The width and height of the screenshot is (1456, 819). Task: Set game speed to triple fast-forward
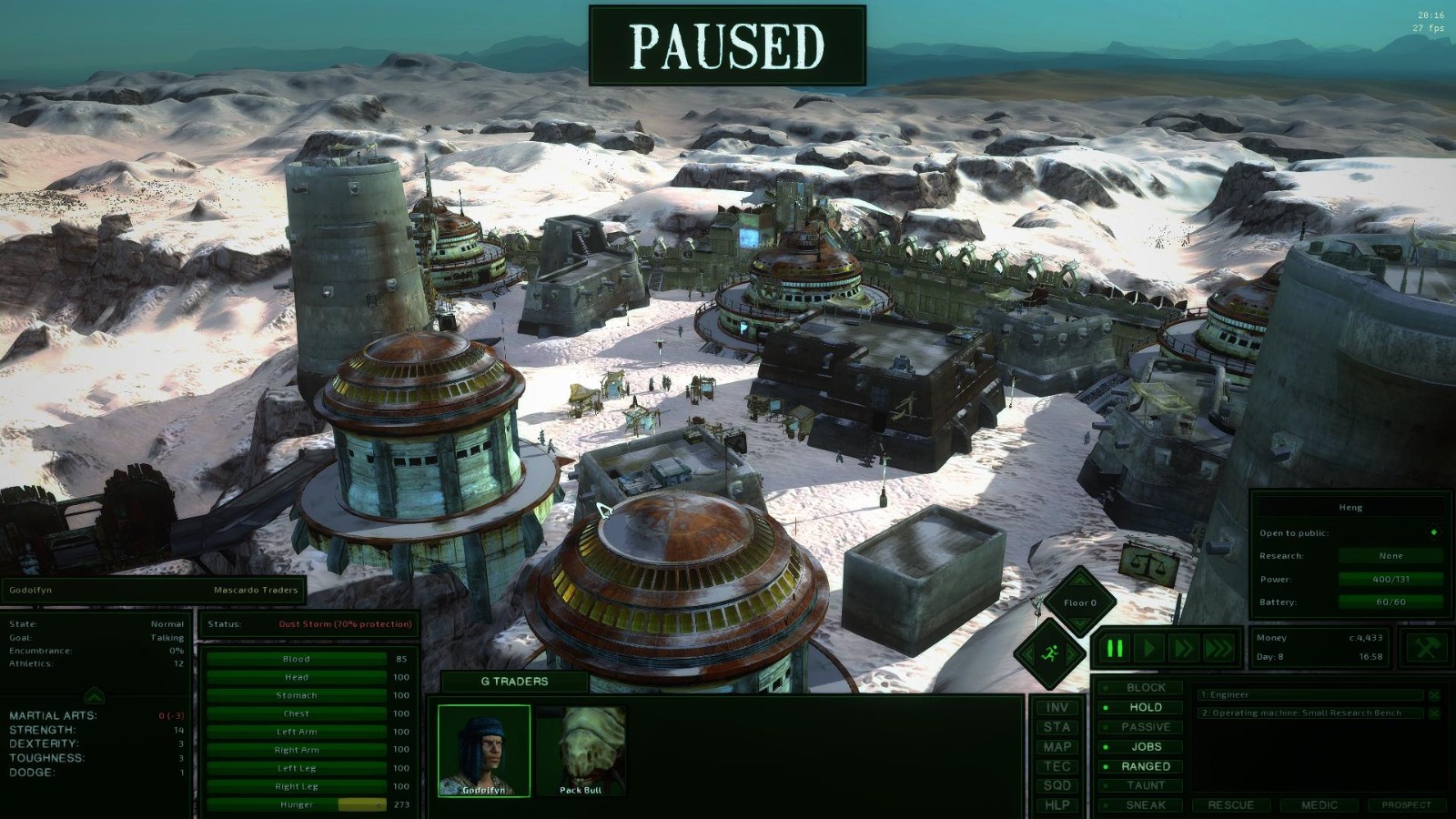tap(1218, 649)
